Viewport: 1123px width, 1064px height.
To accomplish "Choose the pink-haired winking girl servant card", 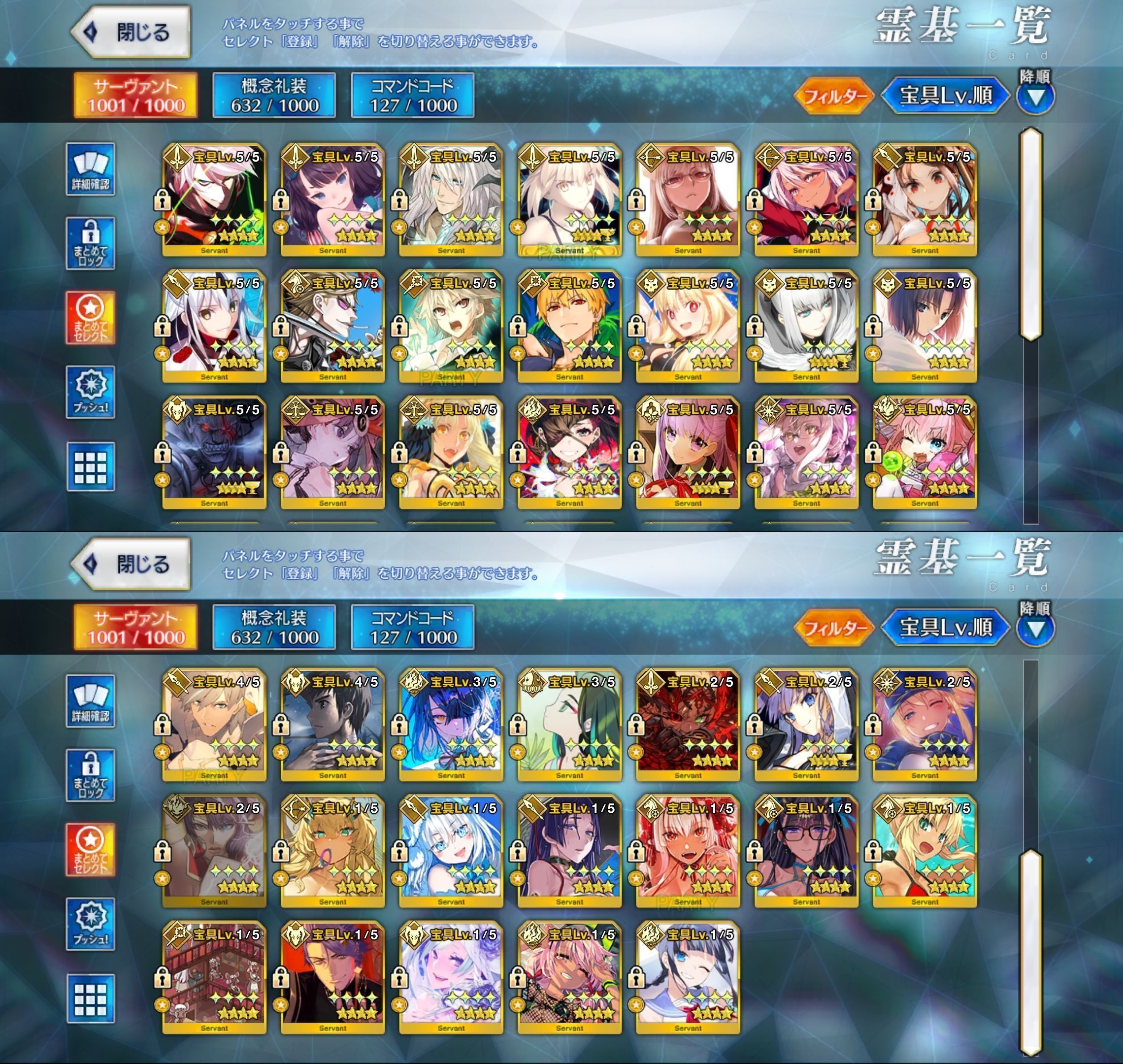I will point(925,453).
